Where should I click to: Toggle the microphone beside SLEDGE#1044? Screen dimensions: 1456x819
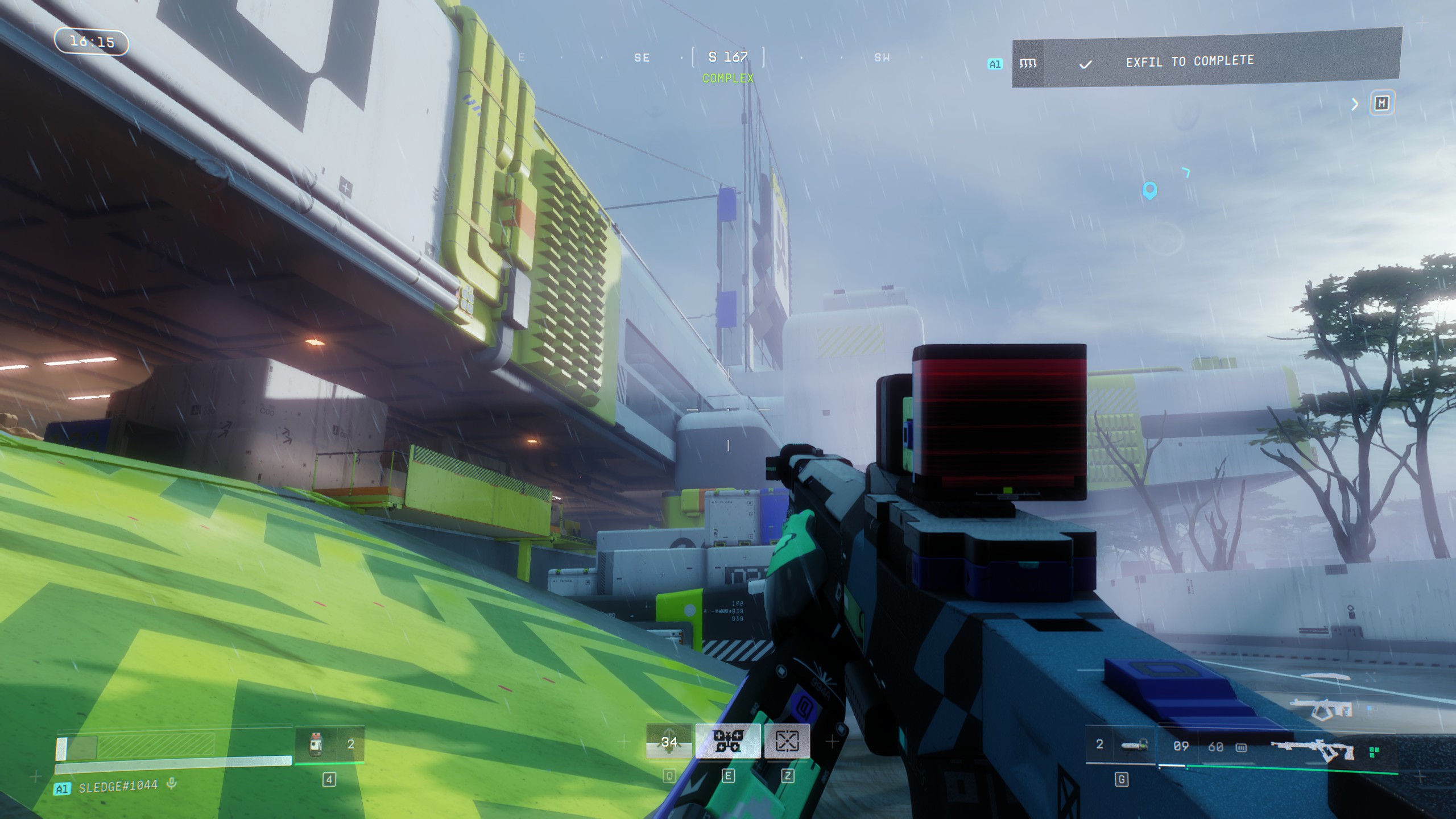(171, 785)
